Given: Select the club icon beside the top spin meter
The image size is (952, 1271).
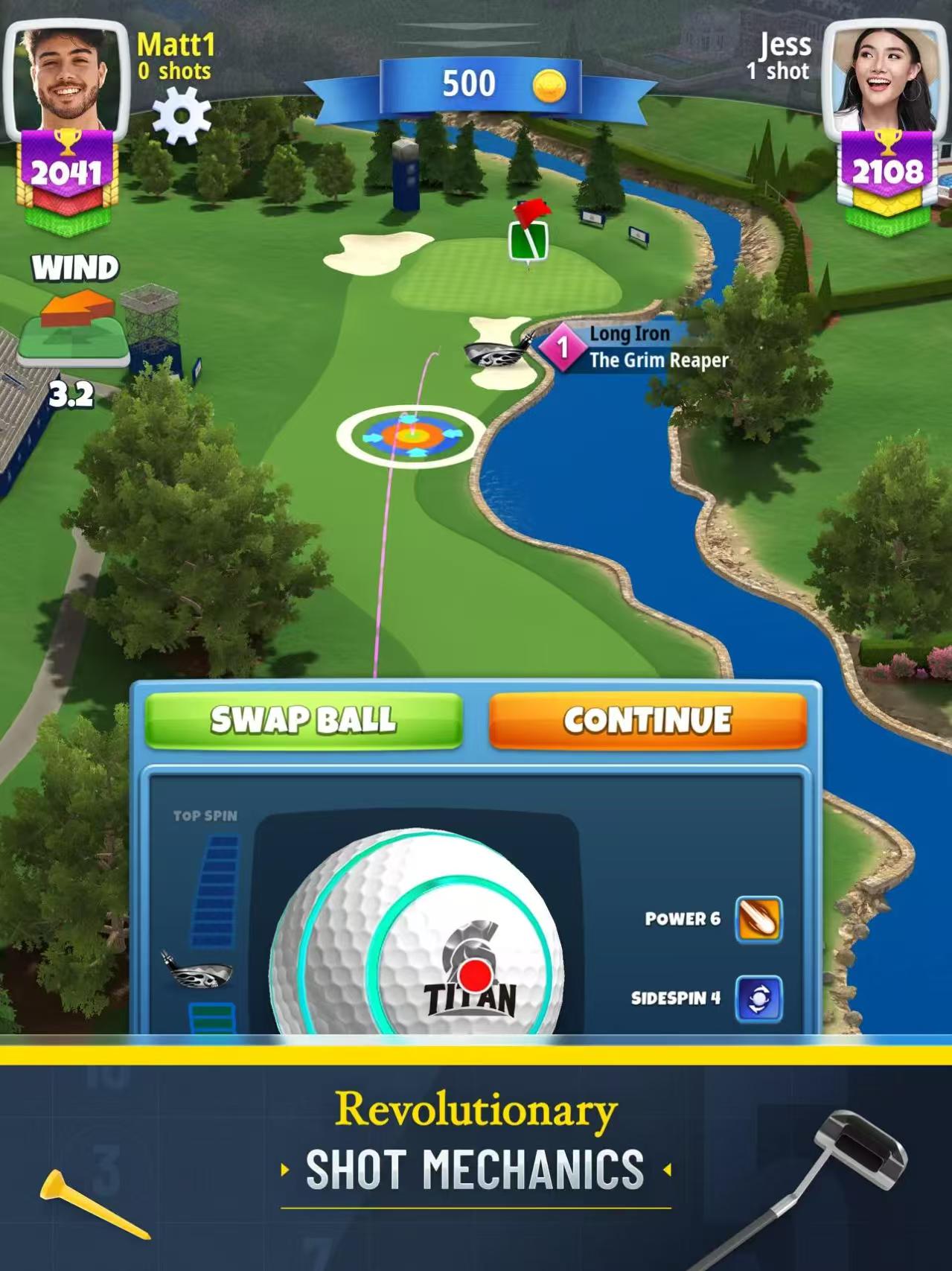Looking at the screenshot, I should [197, 971].
